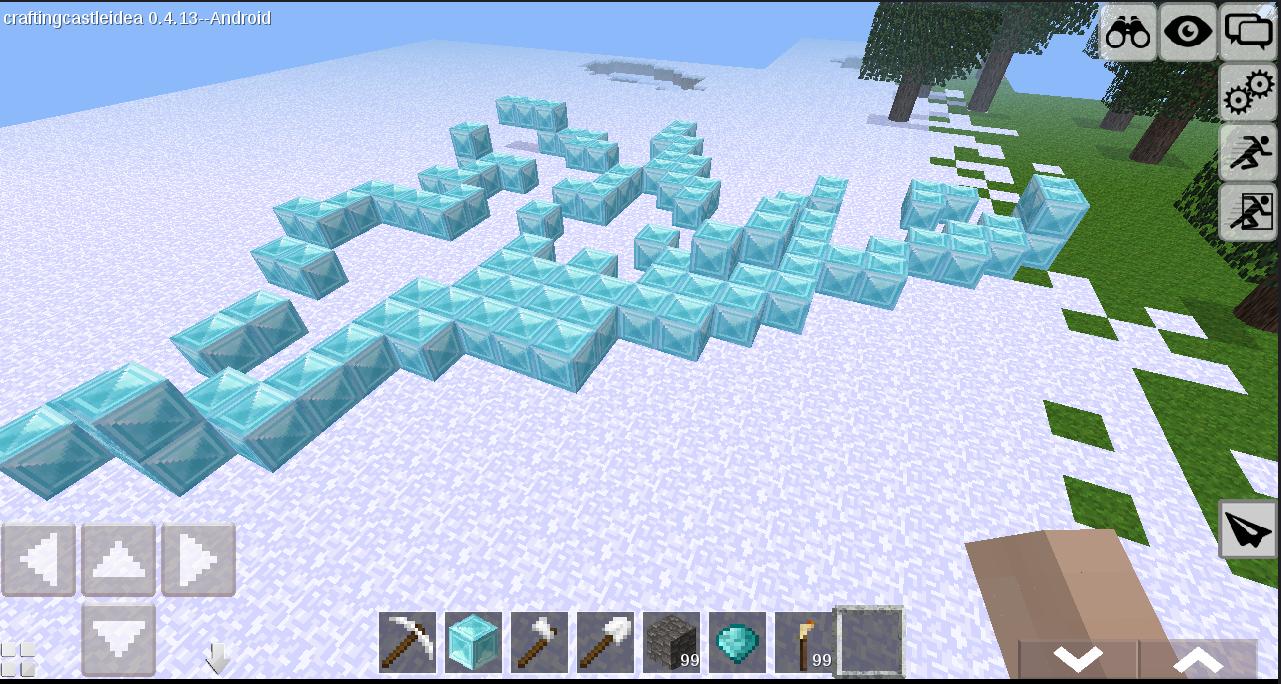Toggle the eye camera view button

[x=1188, y=33]
